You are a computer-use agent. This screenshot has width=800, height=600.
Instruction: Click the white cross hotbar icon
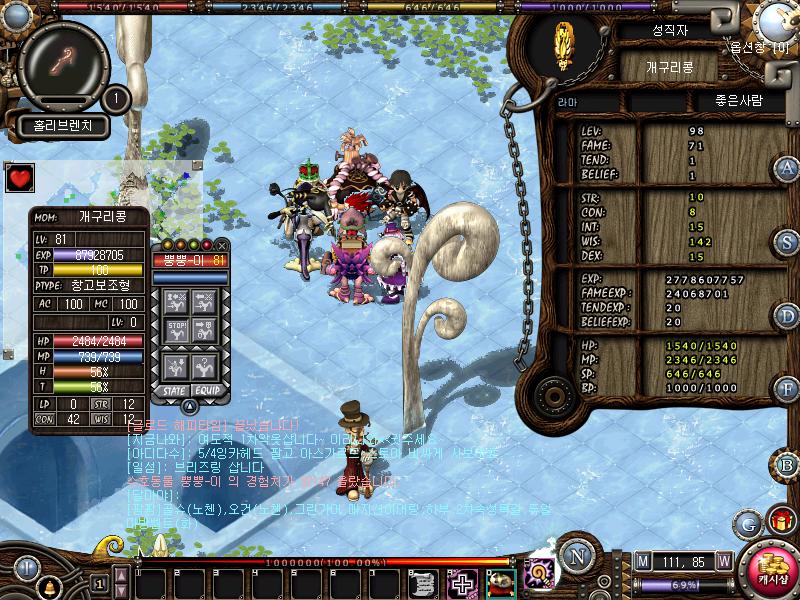462,582
